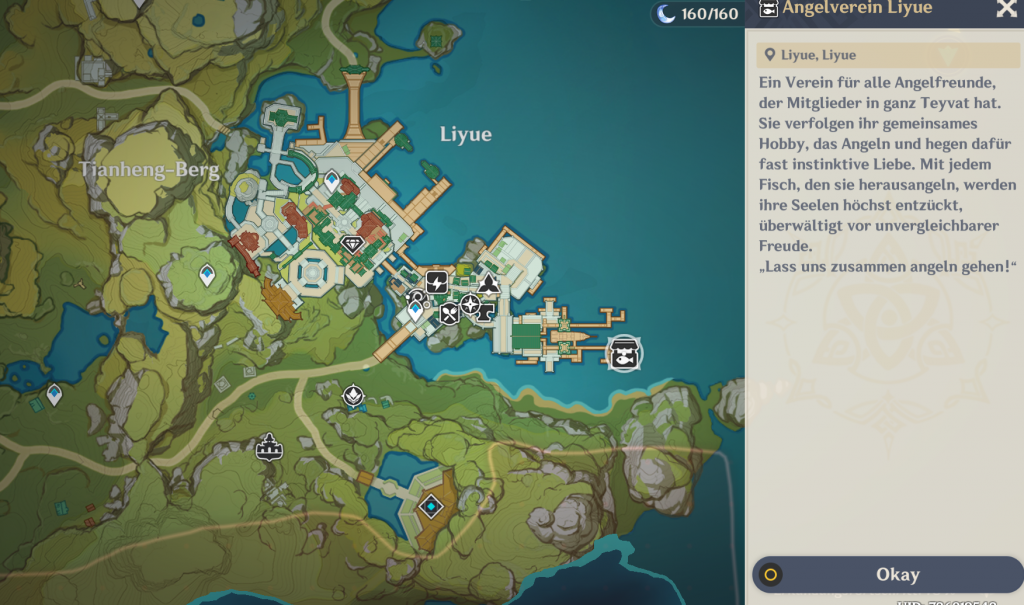Select the cyan diamond domain marker on the southern island

point(431,507)
